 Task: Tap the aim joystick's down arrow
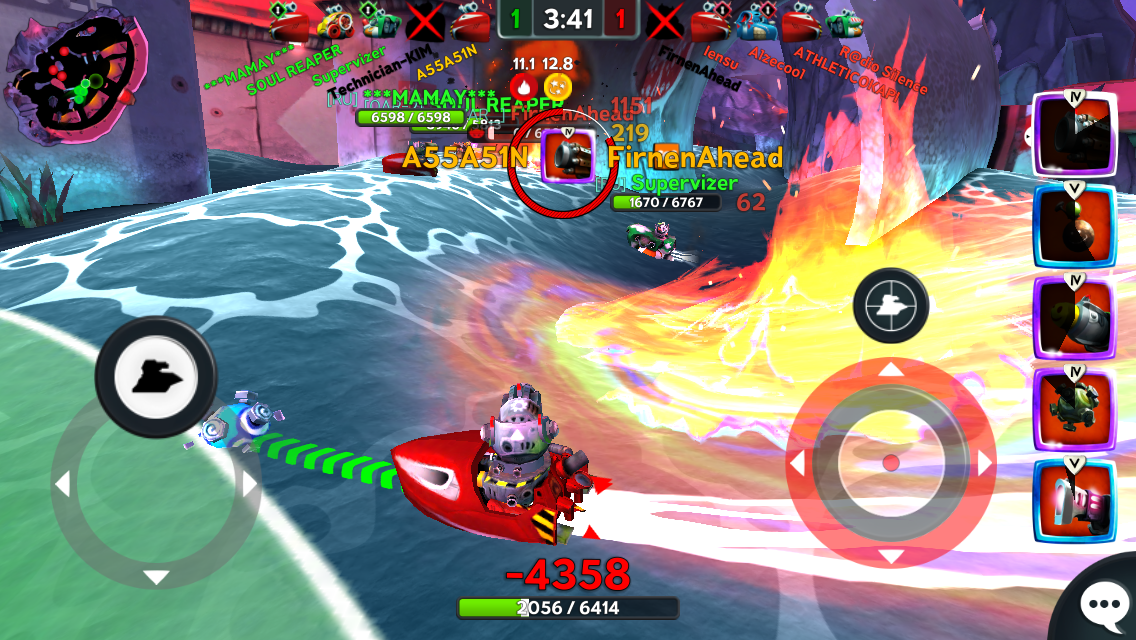[890, 556]
